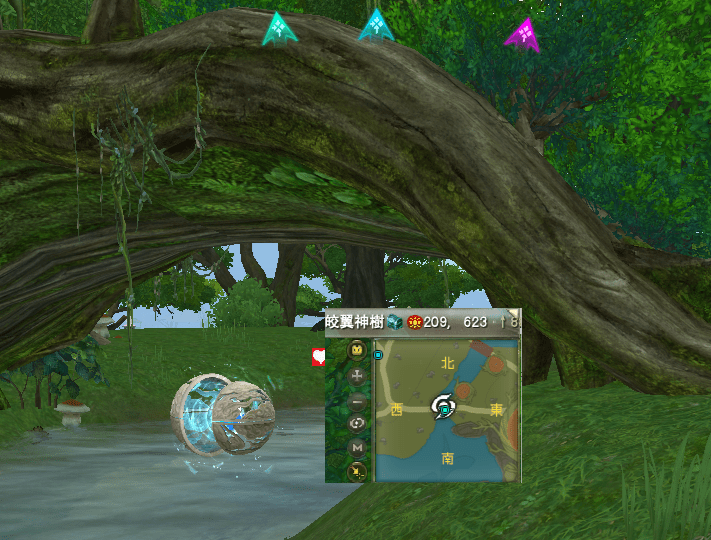Open the full map with the M button
Screen dimensions: 711x540
click(x=357, y=448)
